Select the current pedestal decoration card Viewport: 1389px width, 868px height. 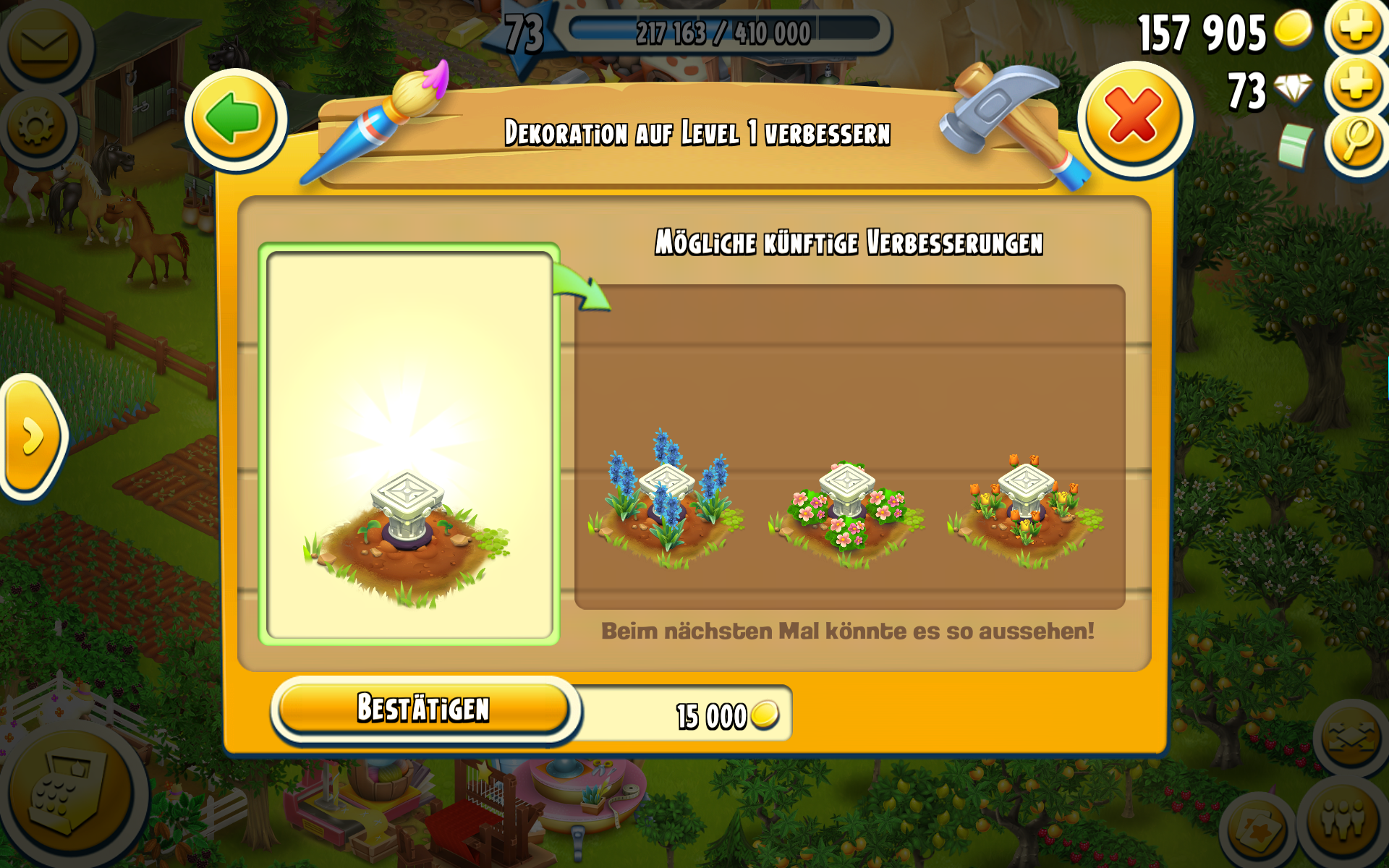coord(409,444)
